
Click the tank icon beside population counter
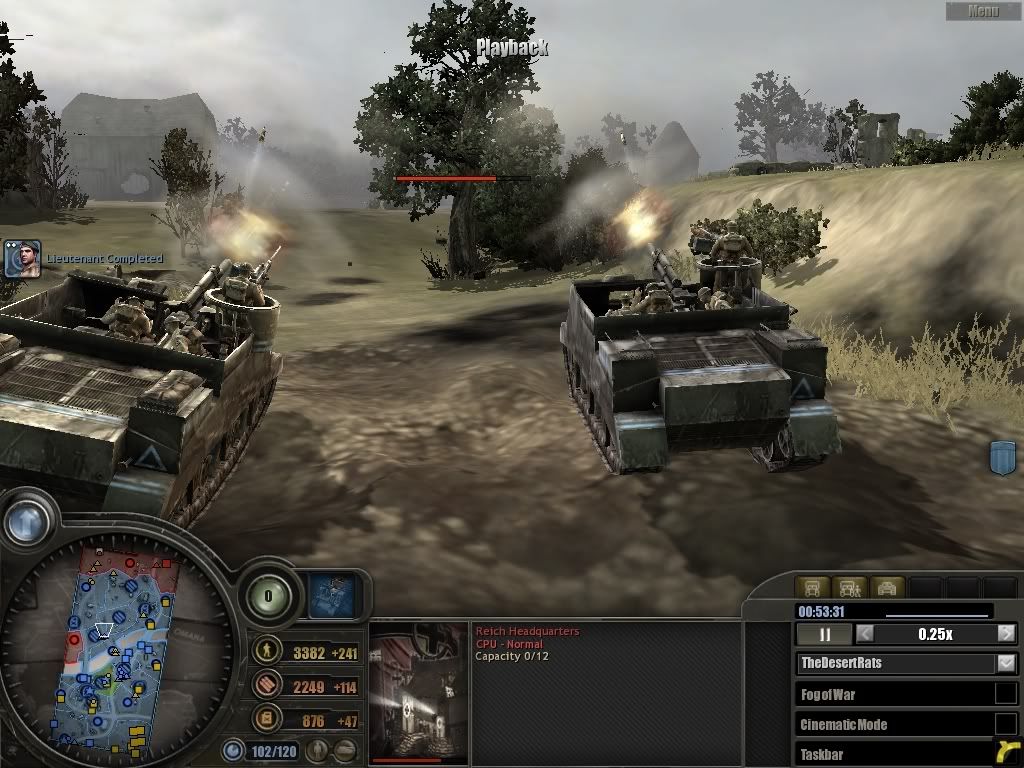pos(345,749)
